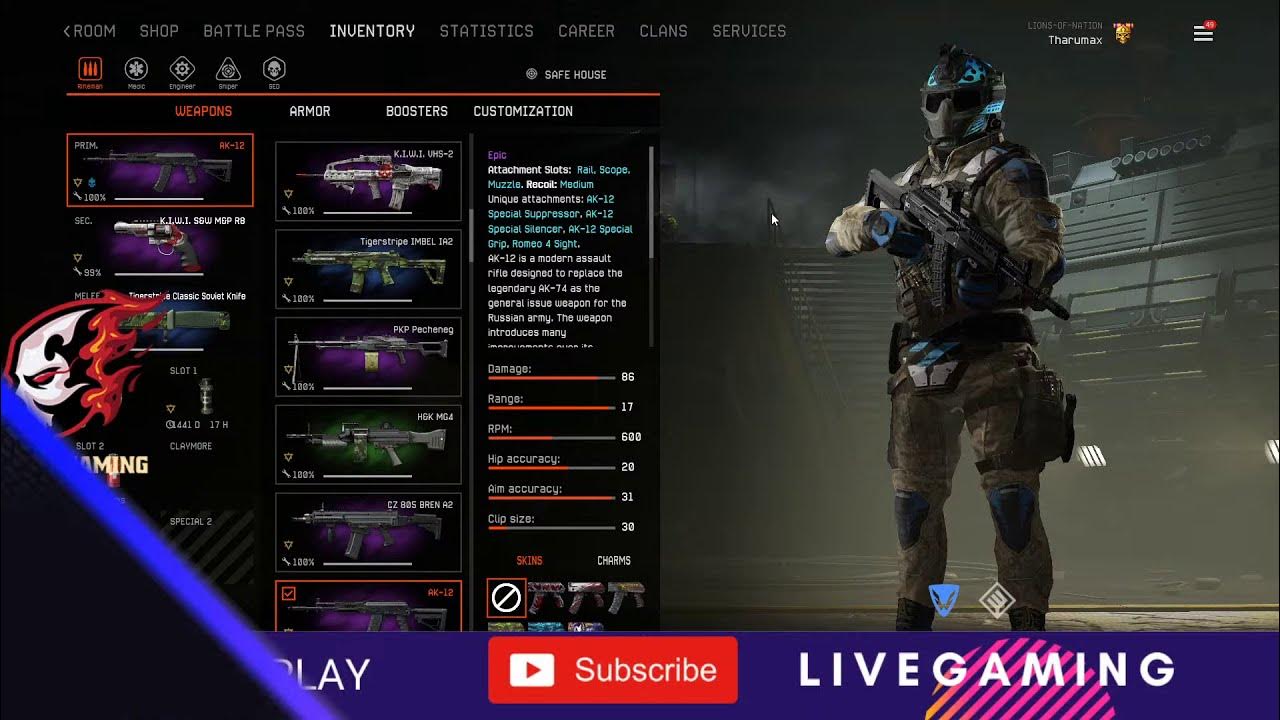The image size is (1280, 720).
Task: Switch to the Sniper class
Action: pyautogui.click(x=228, y=70)
